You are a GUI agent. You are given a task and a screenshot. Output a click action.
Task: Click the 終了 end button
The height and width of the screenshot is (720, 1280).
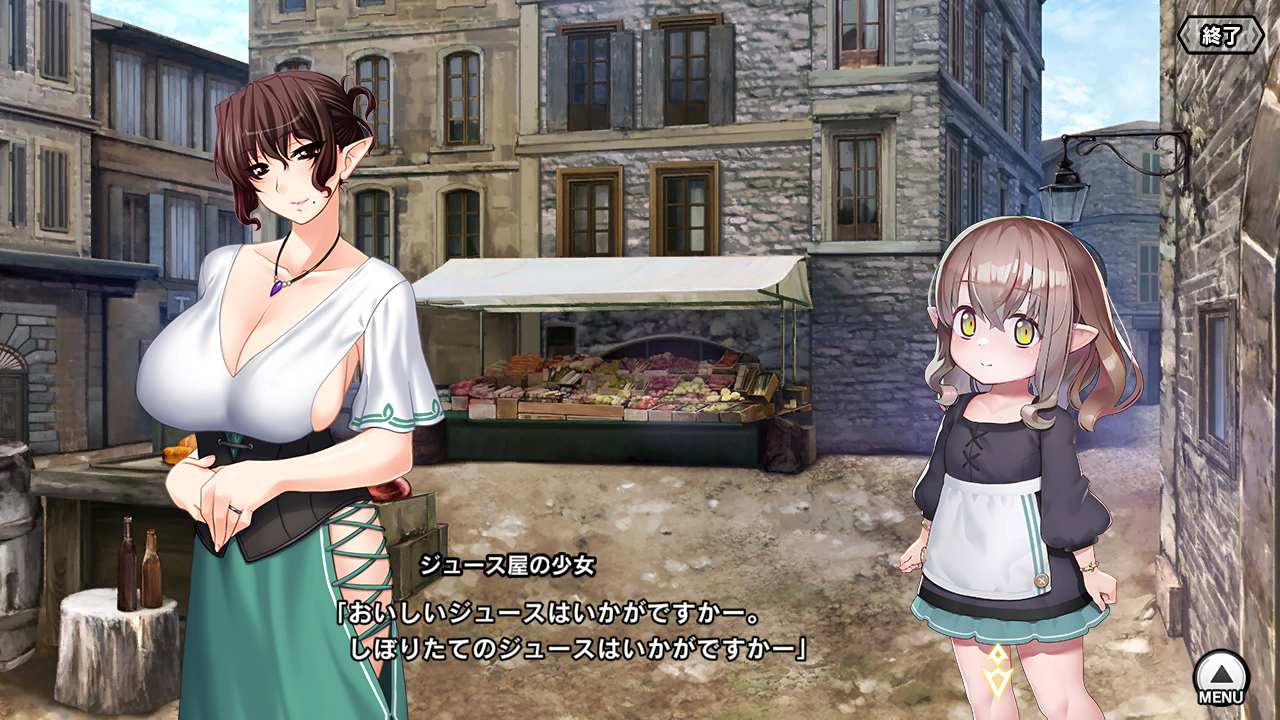tap(1220, 36)
